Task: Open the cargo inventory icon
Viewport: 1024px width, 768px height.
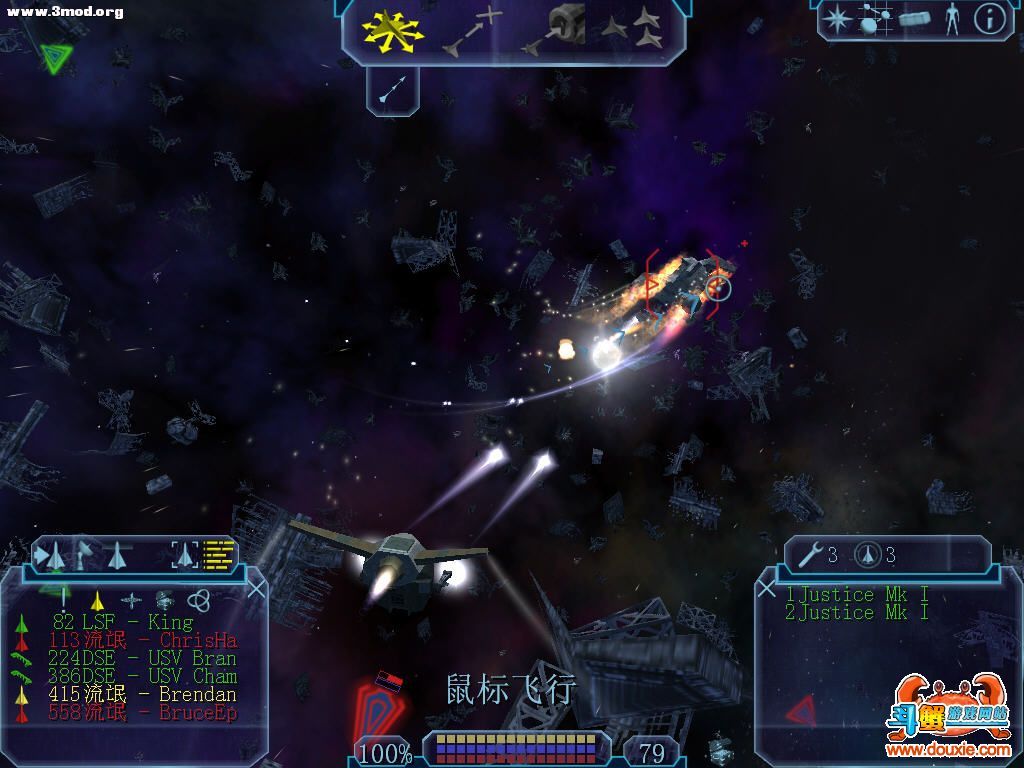Action: [x=914, y=19]
